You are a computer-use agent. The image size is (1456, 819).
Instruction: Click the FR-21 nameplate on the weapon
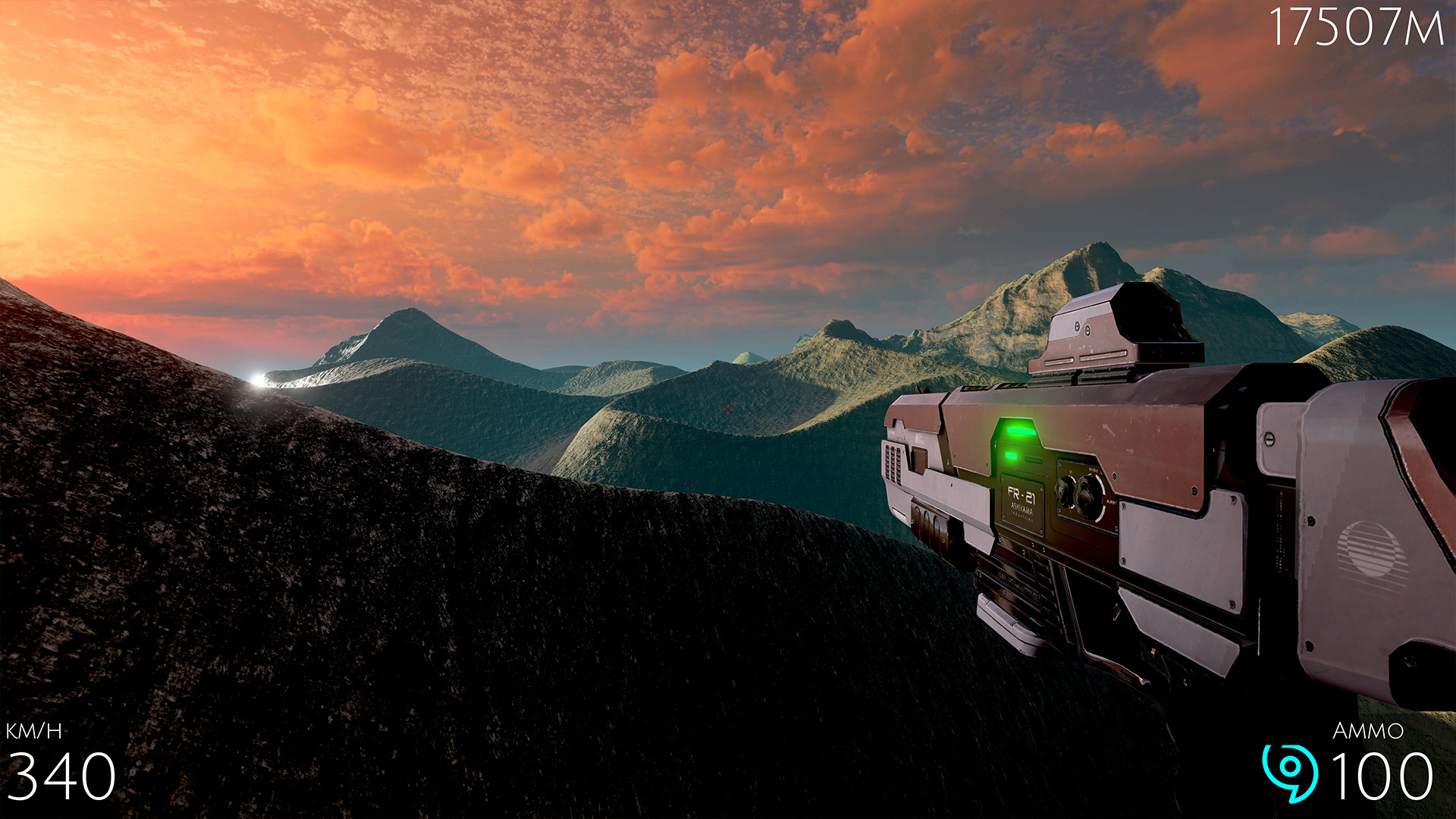coord(1021,494)
